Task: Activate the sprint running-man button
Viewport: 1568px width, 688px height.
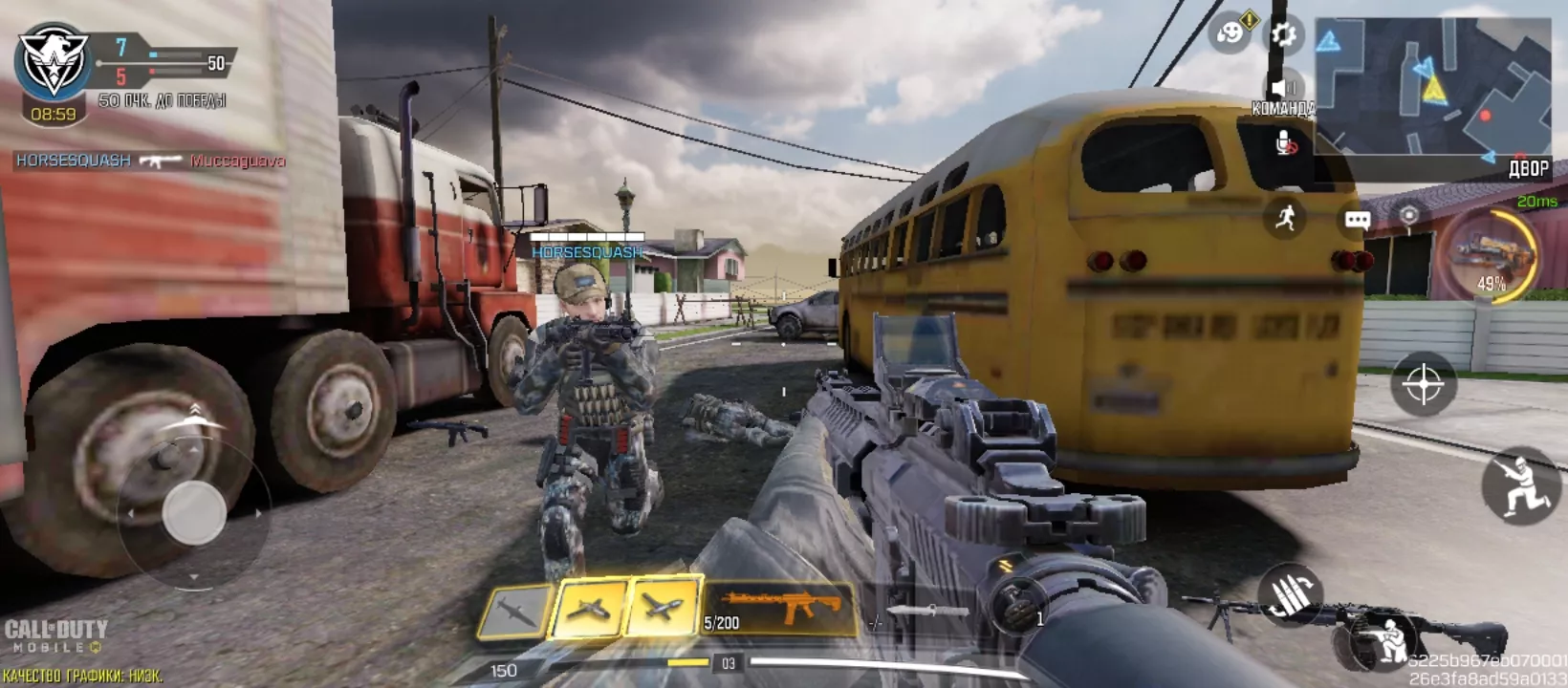Action: [1285, 218]
